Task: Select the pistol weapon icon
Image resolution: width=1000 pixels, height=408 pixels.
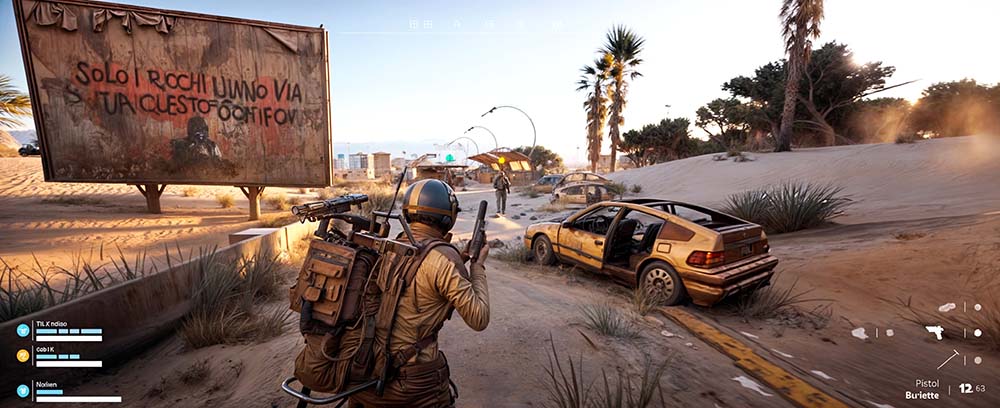Action: [935, 332]
